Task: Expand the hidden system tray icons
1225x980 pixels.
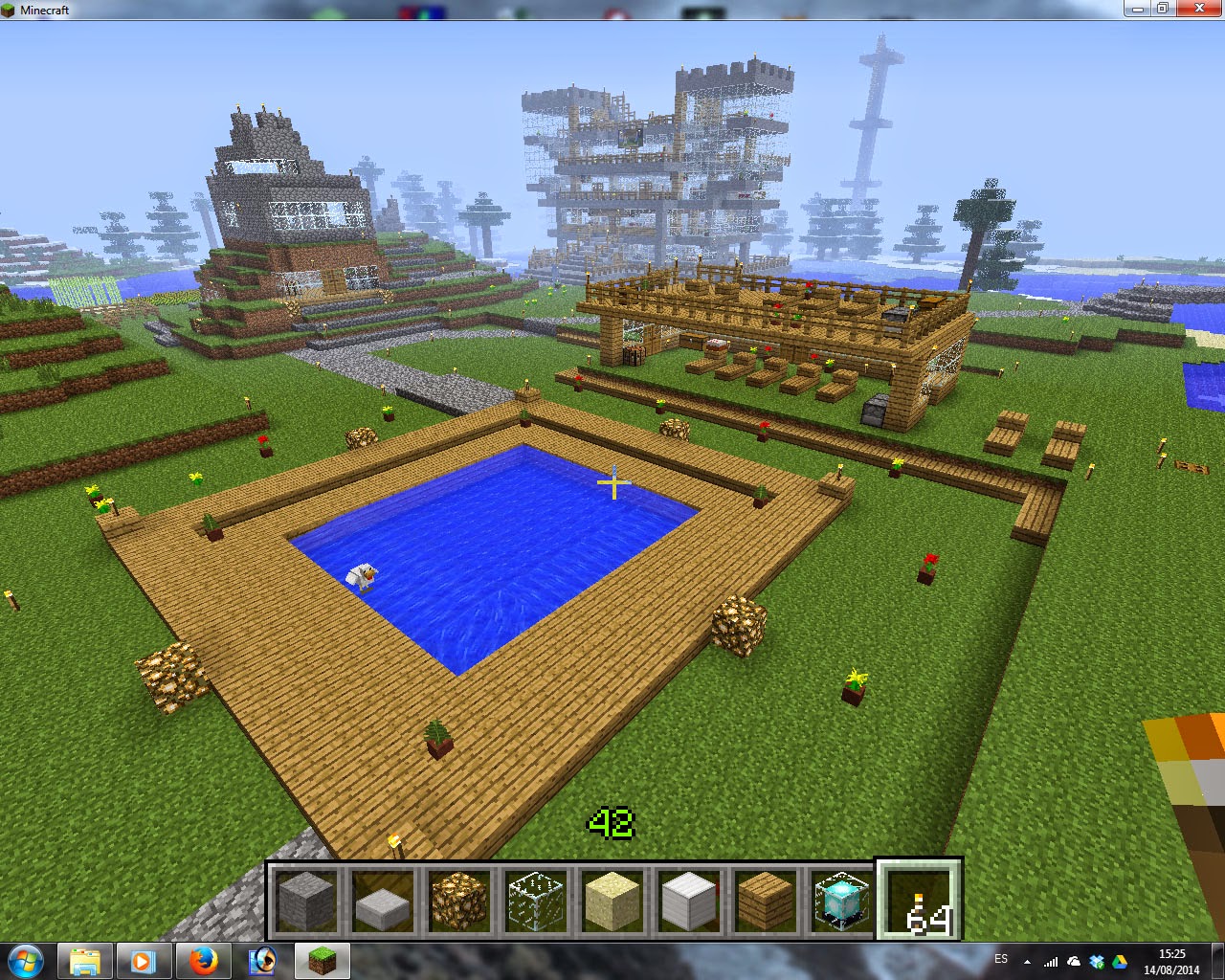Action: [x=1027, y=962]
